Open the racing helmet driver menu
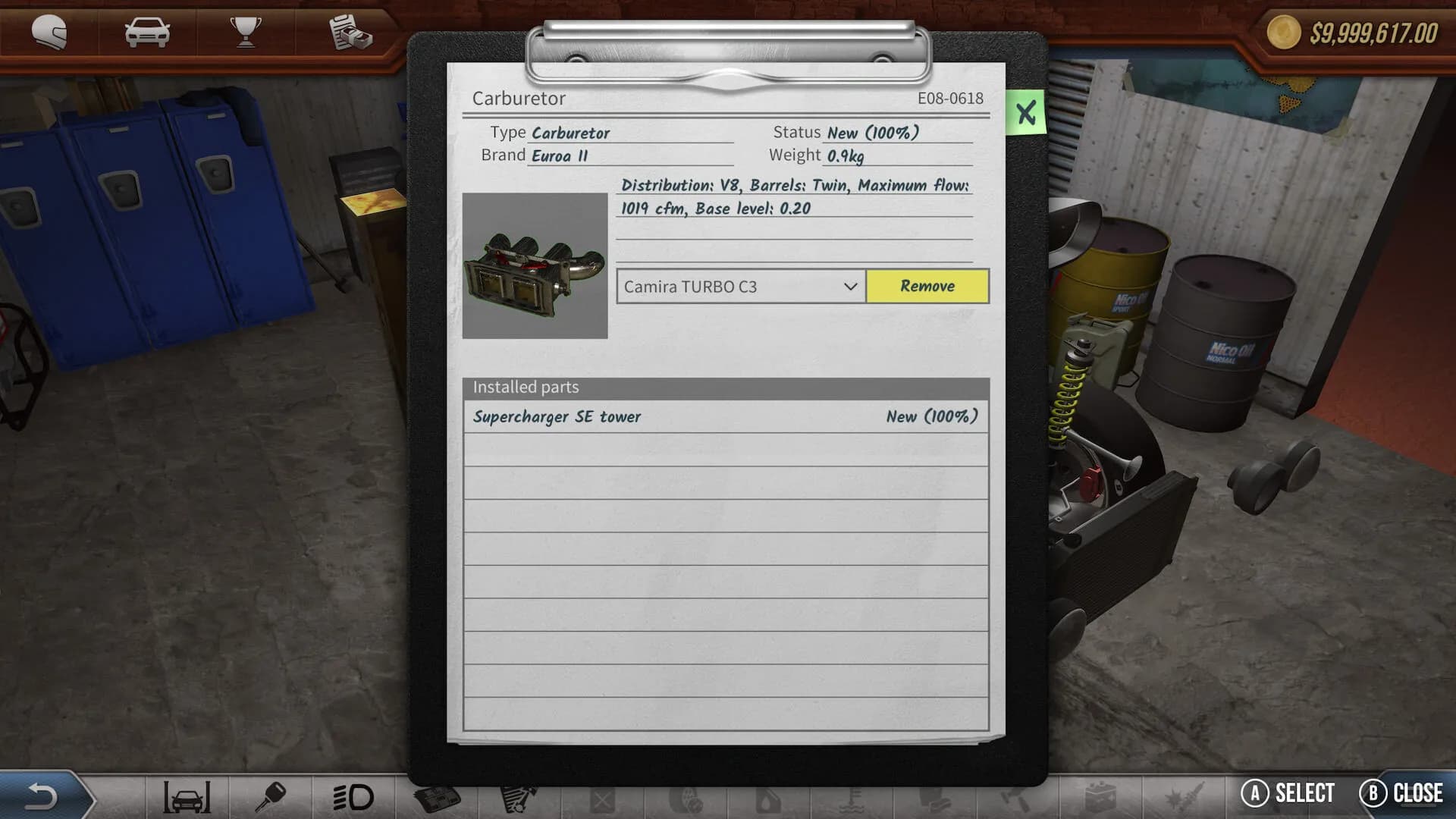The height and width of the screenshot is (819, 1456). coord(49,33)
